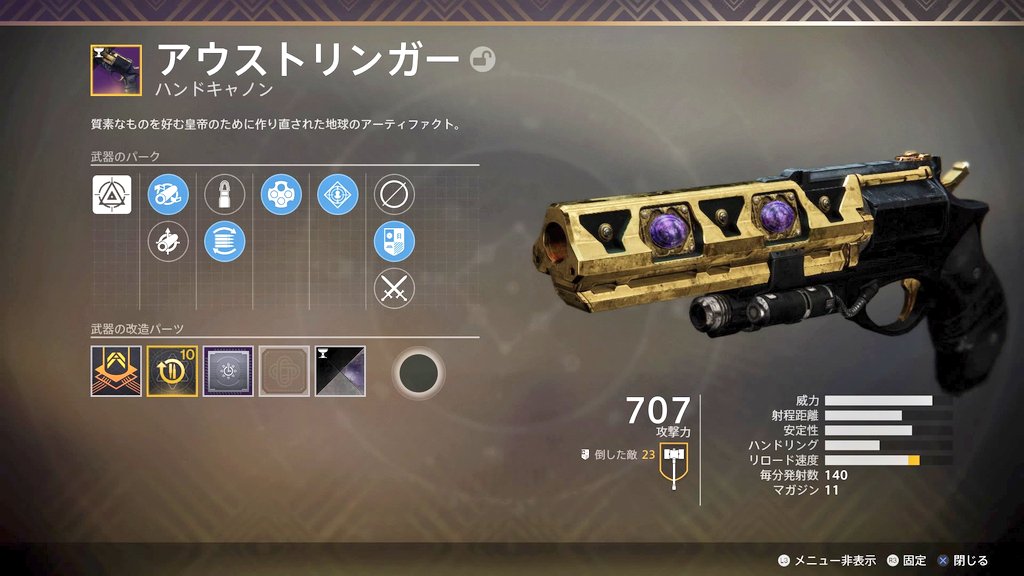Select the barrel perk with crossed arrows
Screen dimensions: 1024x576
pyautogui.click(x=168, y=241)
